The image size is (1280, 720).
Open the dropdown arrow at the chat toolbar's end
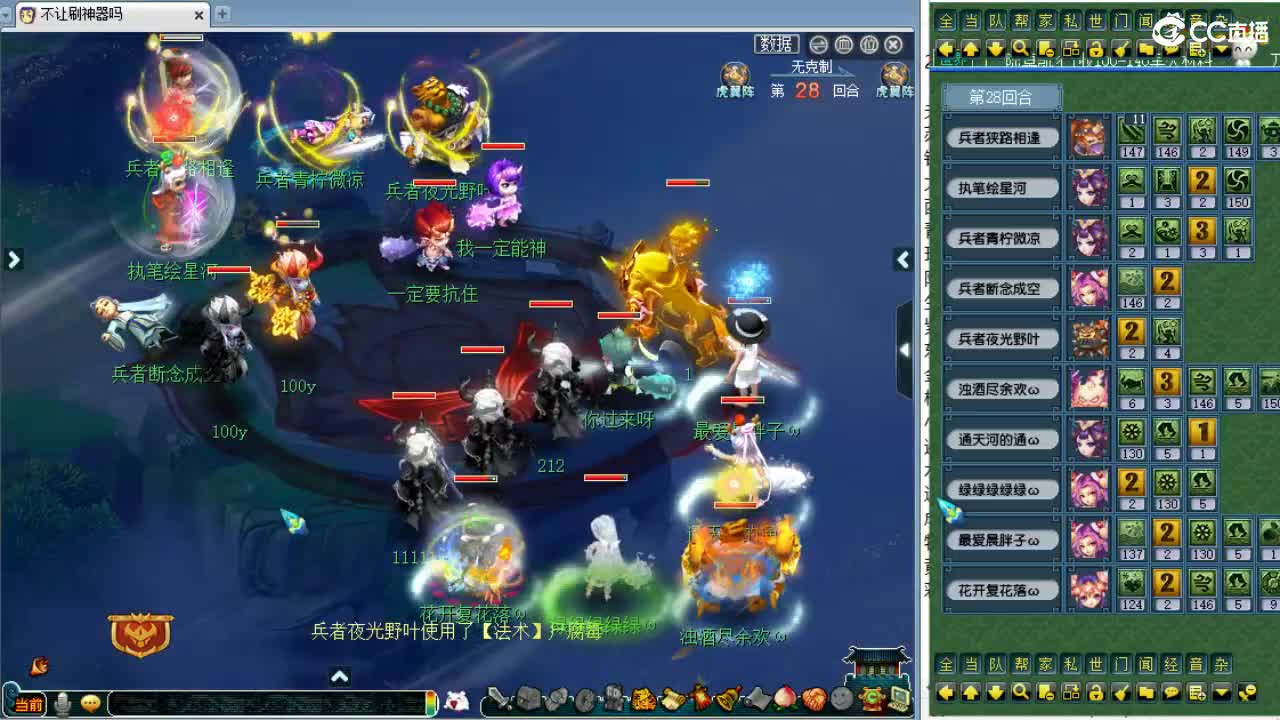click(1220, 47)
